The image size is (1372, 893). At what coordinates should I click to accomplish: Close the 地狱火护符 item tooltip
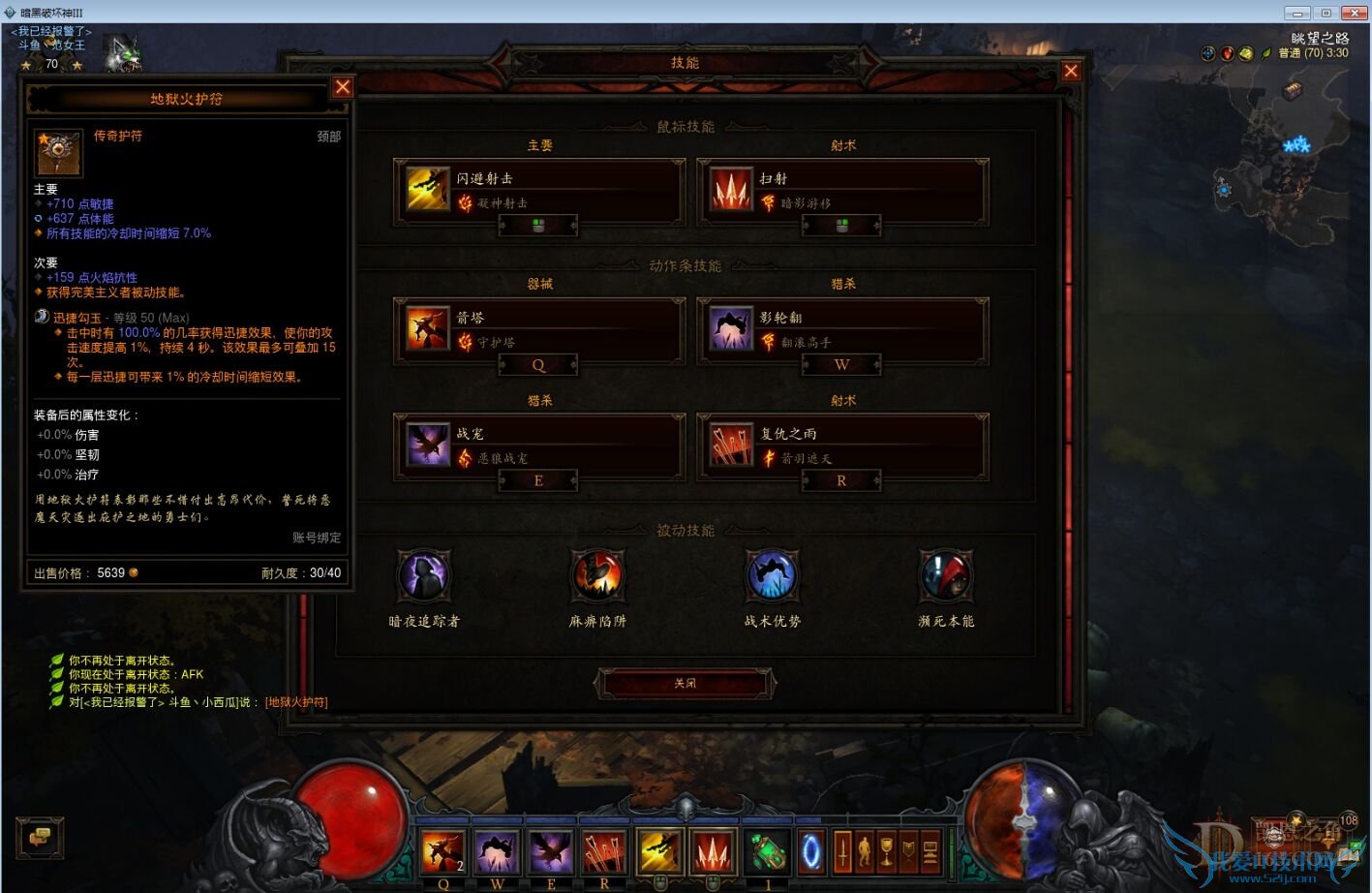coord(343,87)
